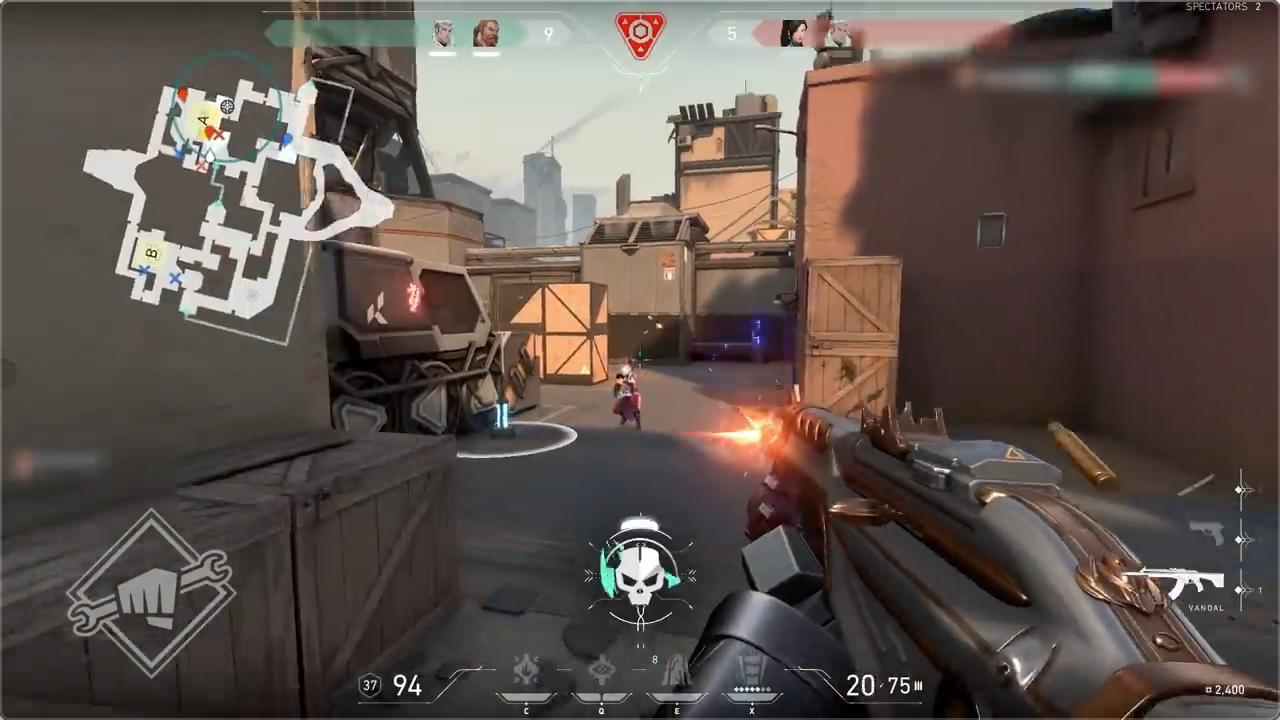
Task: Select the sidearm pistol icon
Action: 1208,533
